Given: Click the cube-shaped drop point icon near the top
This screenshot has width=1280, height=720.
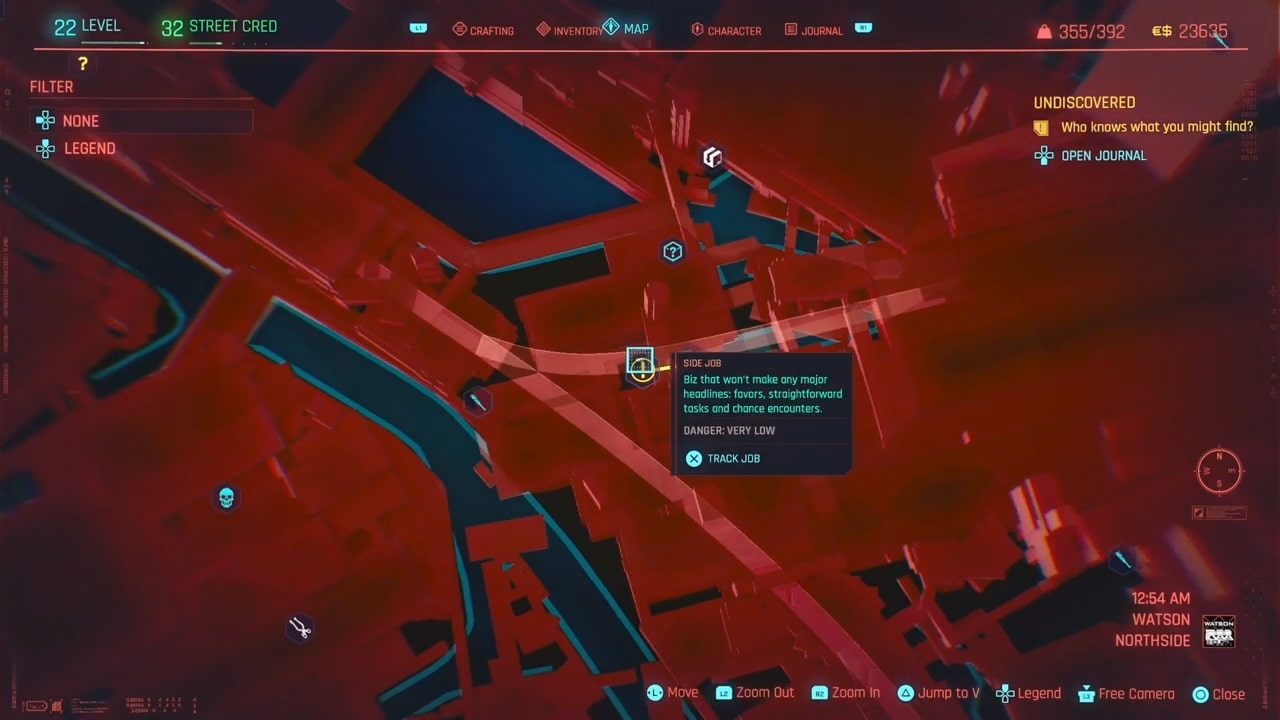Looking at the screenshot, I should (x=712, y=157).
